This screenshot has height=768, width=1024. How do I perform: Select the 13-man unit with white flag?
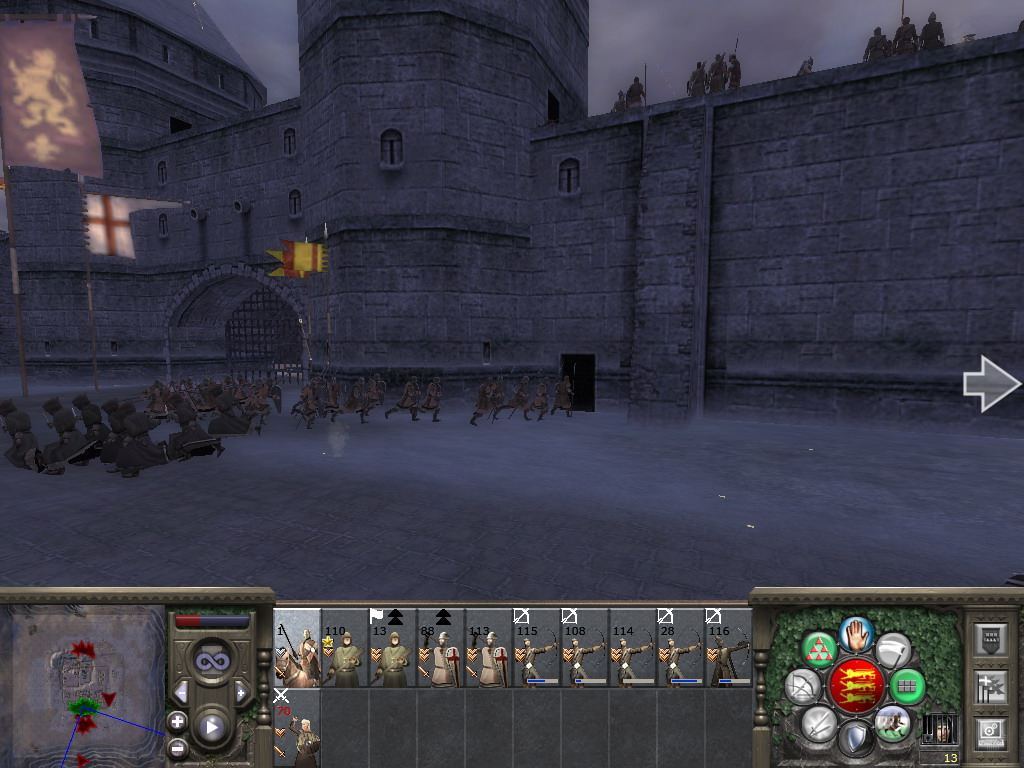click(393, 648)
